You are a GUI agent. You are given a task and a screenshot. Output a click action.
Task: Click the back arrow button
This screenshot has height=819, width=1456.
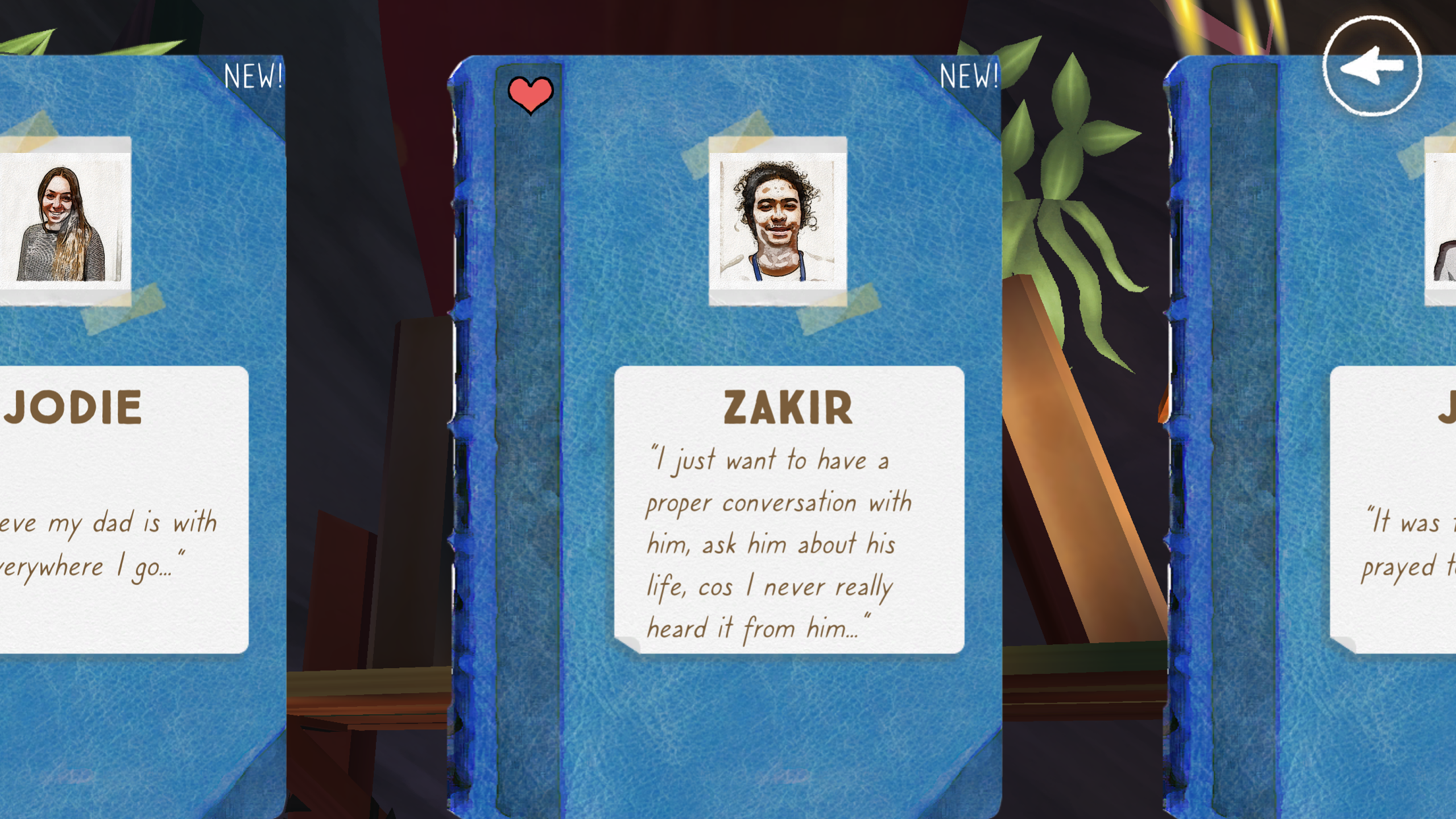(1371, 66)
